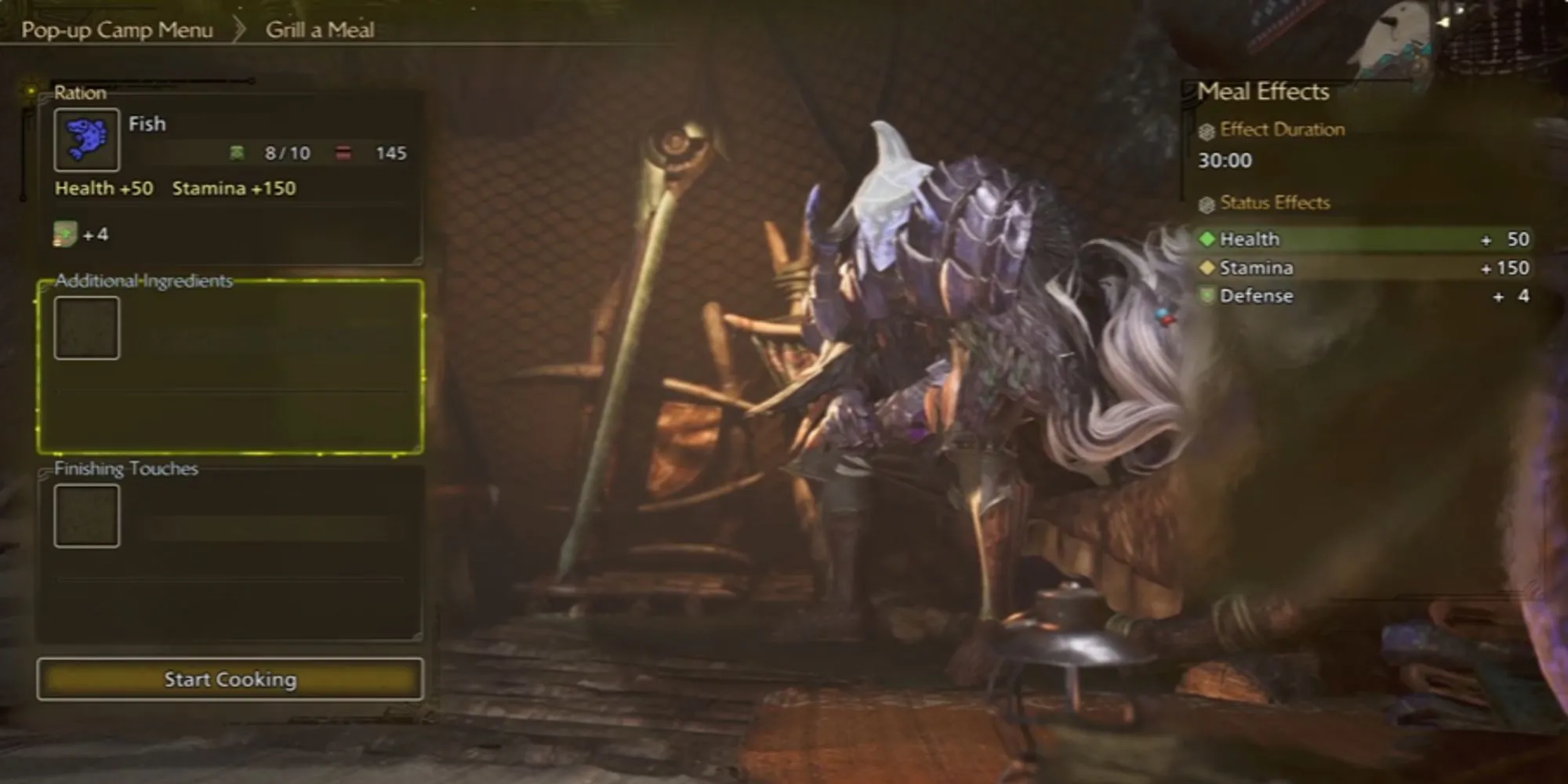Pick the empty Finishing Touches slot
1568x784 pixels.
[87, 516]
